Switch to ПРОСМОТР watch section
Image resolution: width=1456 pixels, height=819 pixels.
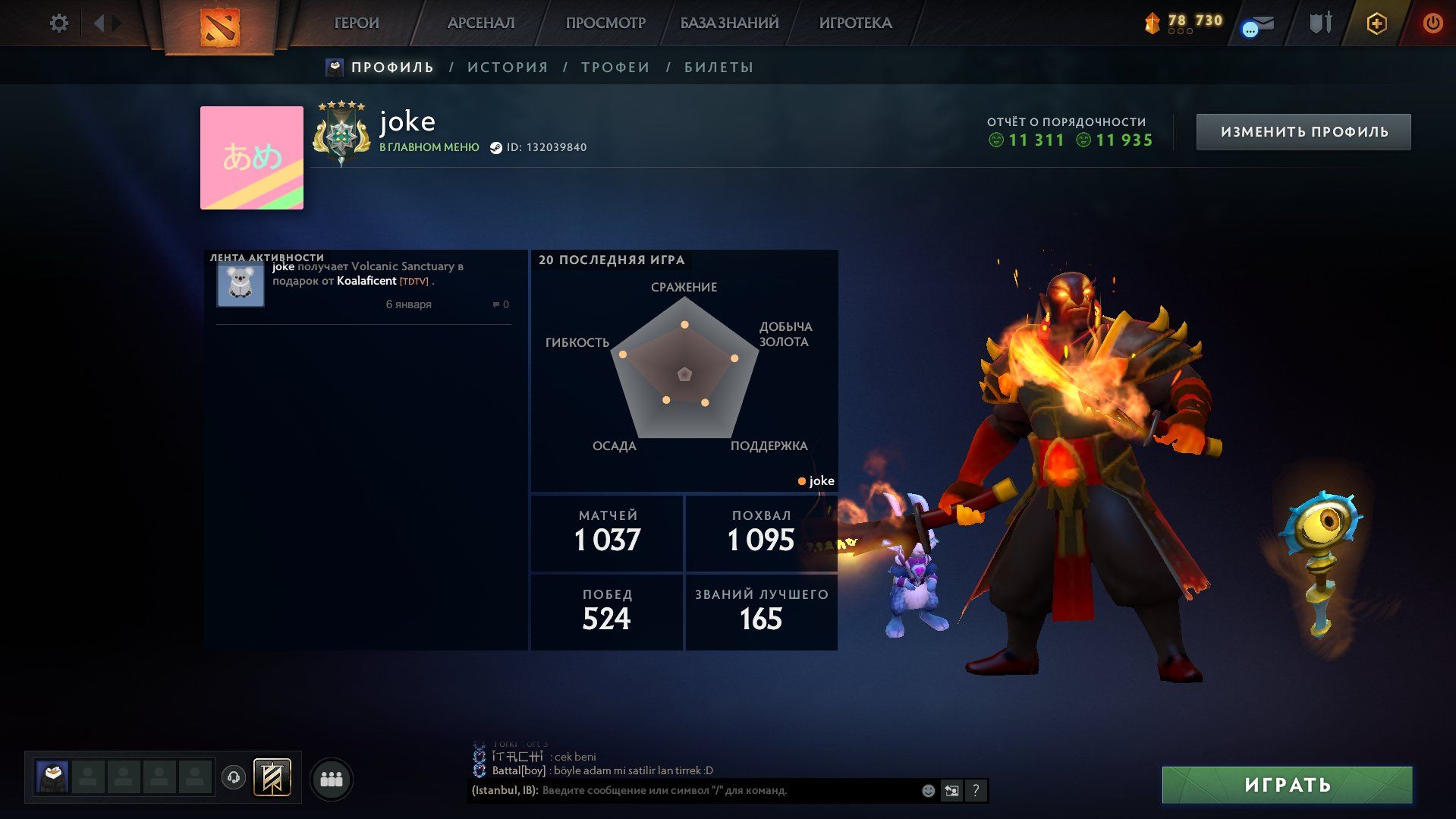605,23
